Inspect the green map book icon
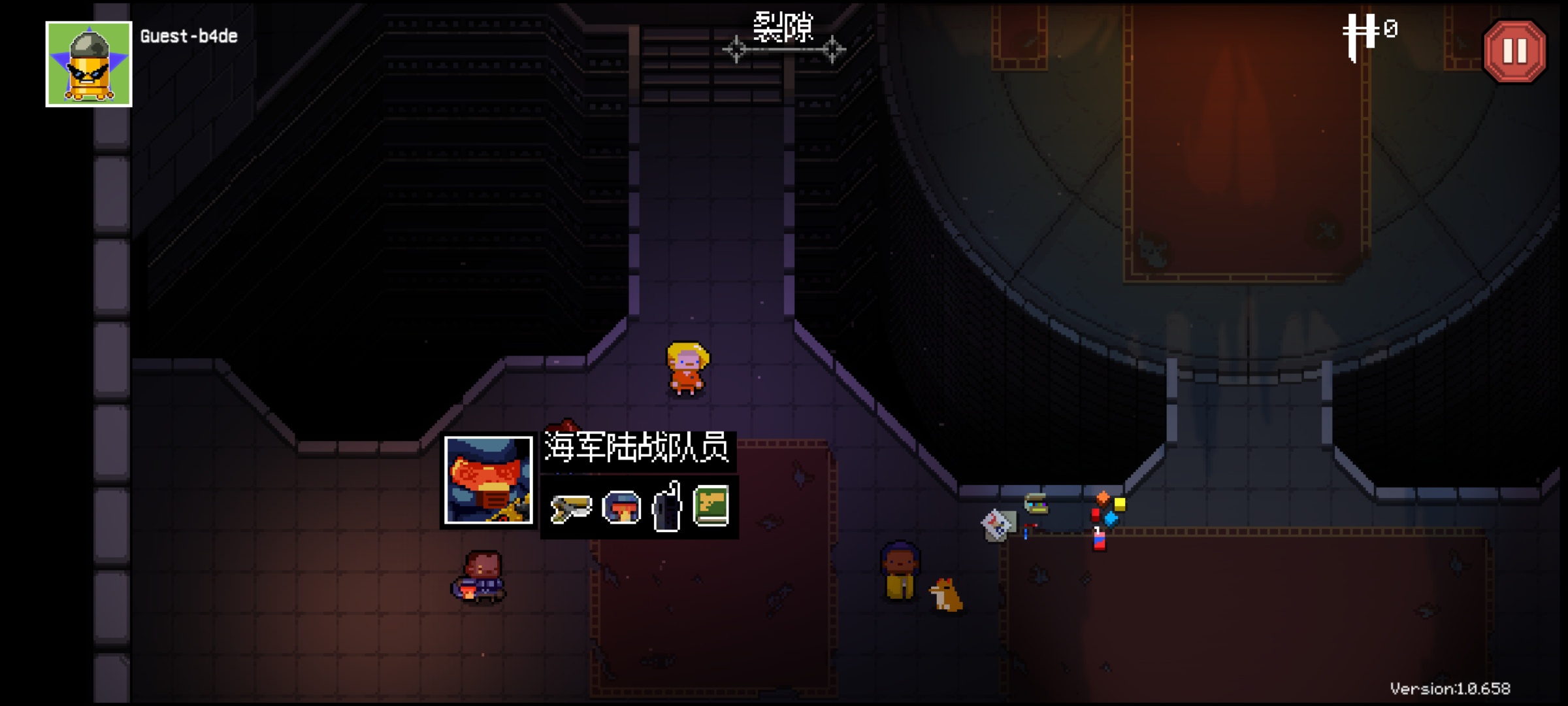 (x=711, y=506)
